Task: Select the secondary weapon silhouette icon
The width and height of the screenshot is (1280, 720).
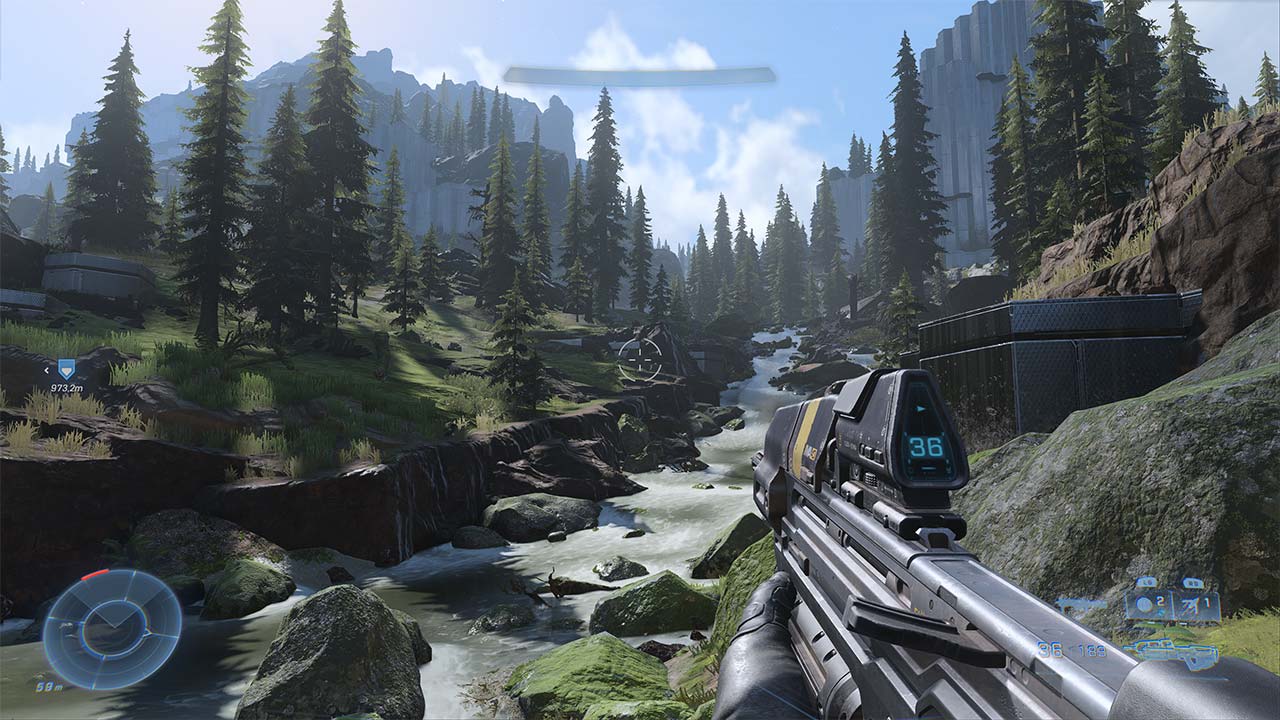Action: point(1078,604)
